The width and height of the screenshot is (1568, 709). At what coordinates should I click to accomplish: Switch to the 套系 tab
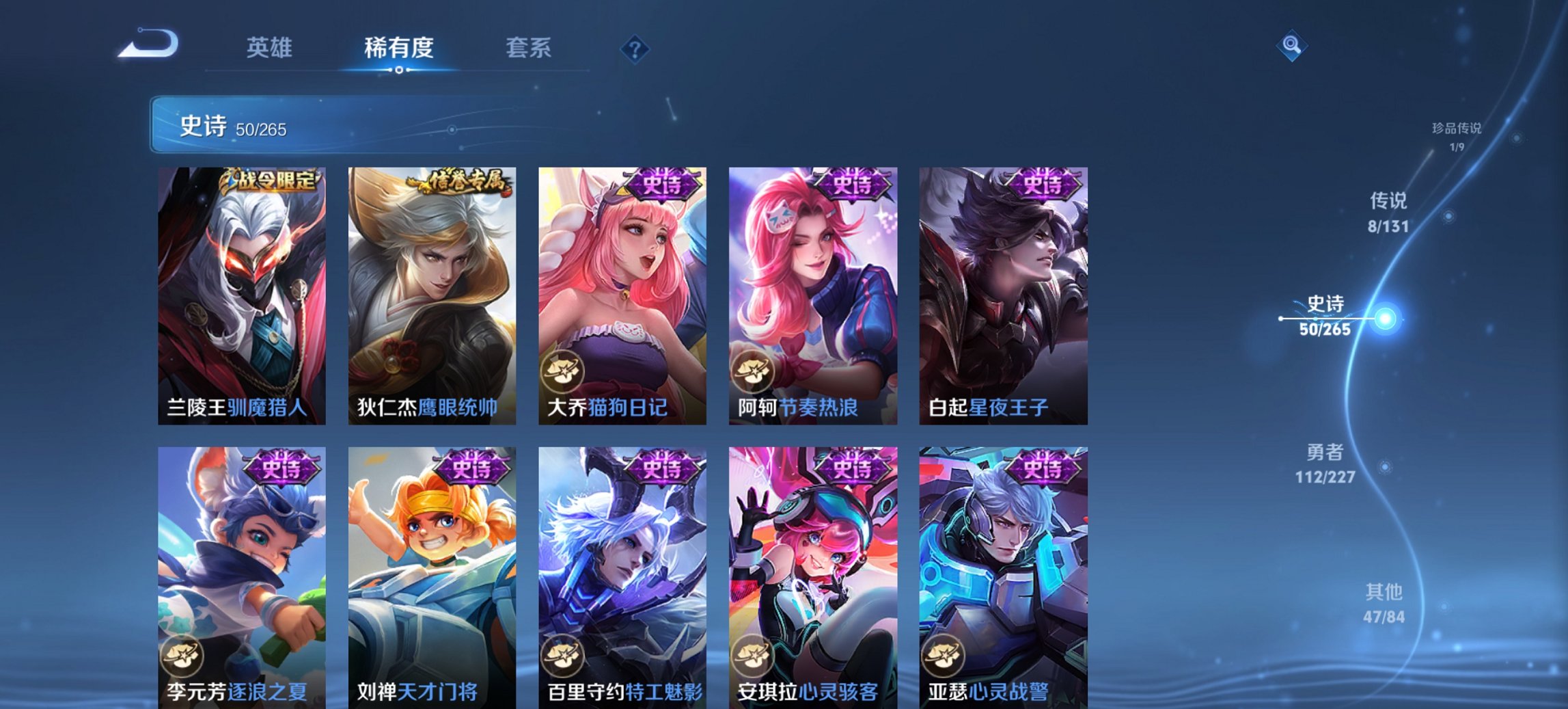(529, 49)
